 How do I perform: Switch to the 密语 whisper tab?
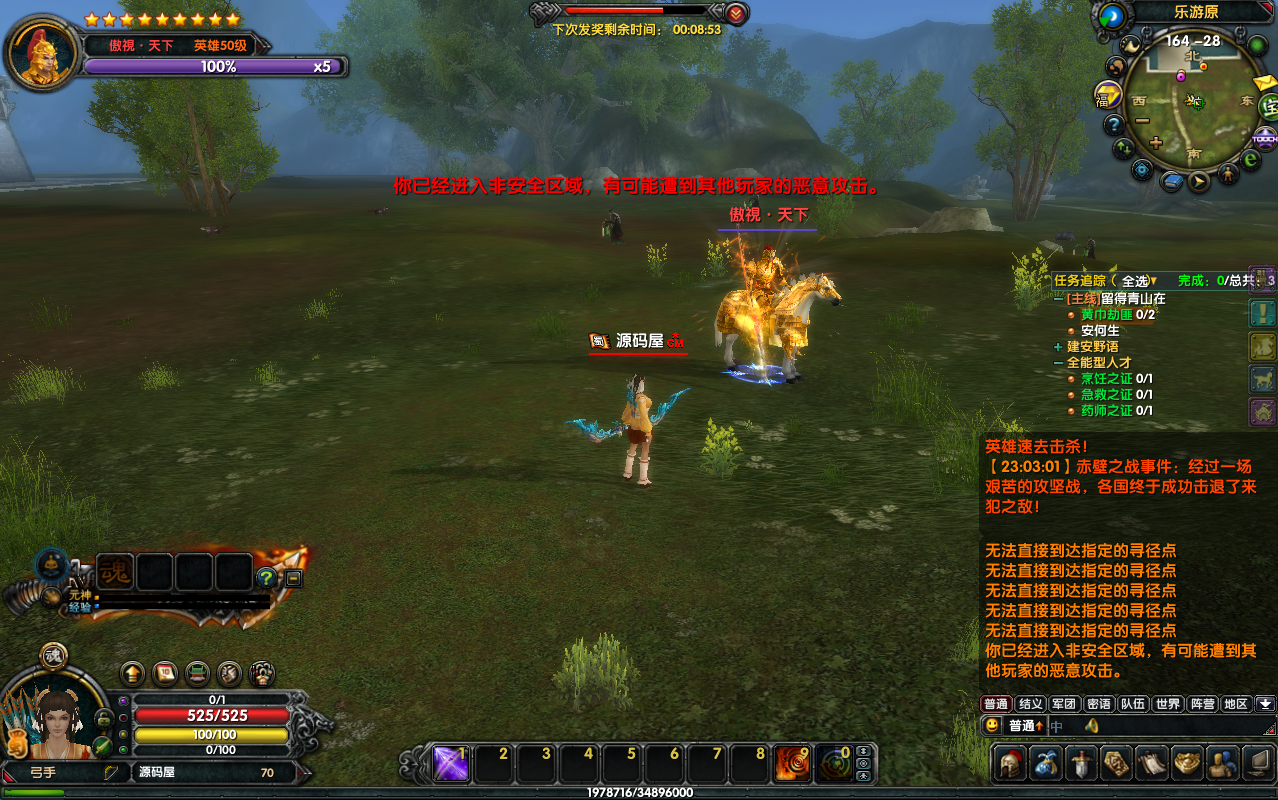point(1098,704)
